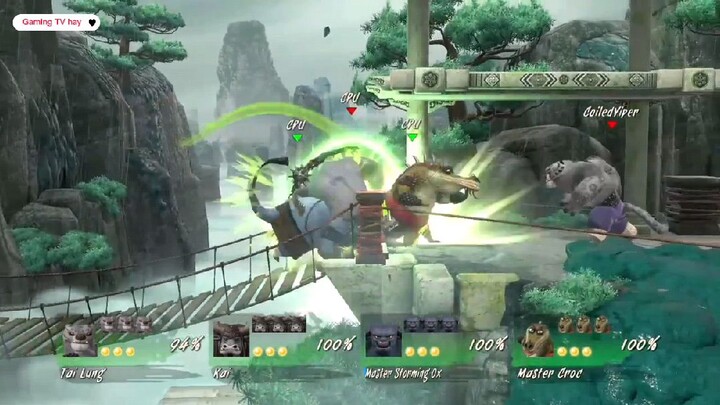Screen dimensions: 720x405
Task: Choose the Master Storming Ox portrait
Action: 381,340
